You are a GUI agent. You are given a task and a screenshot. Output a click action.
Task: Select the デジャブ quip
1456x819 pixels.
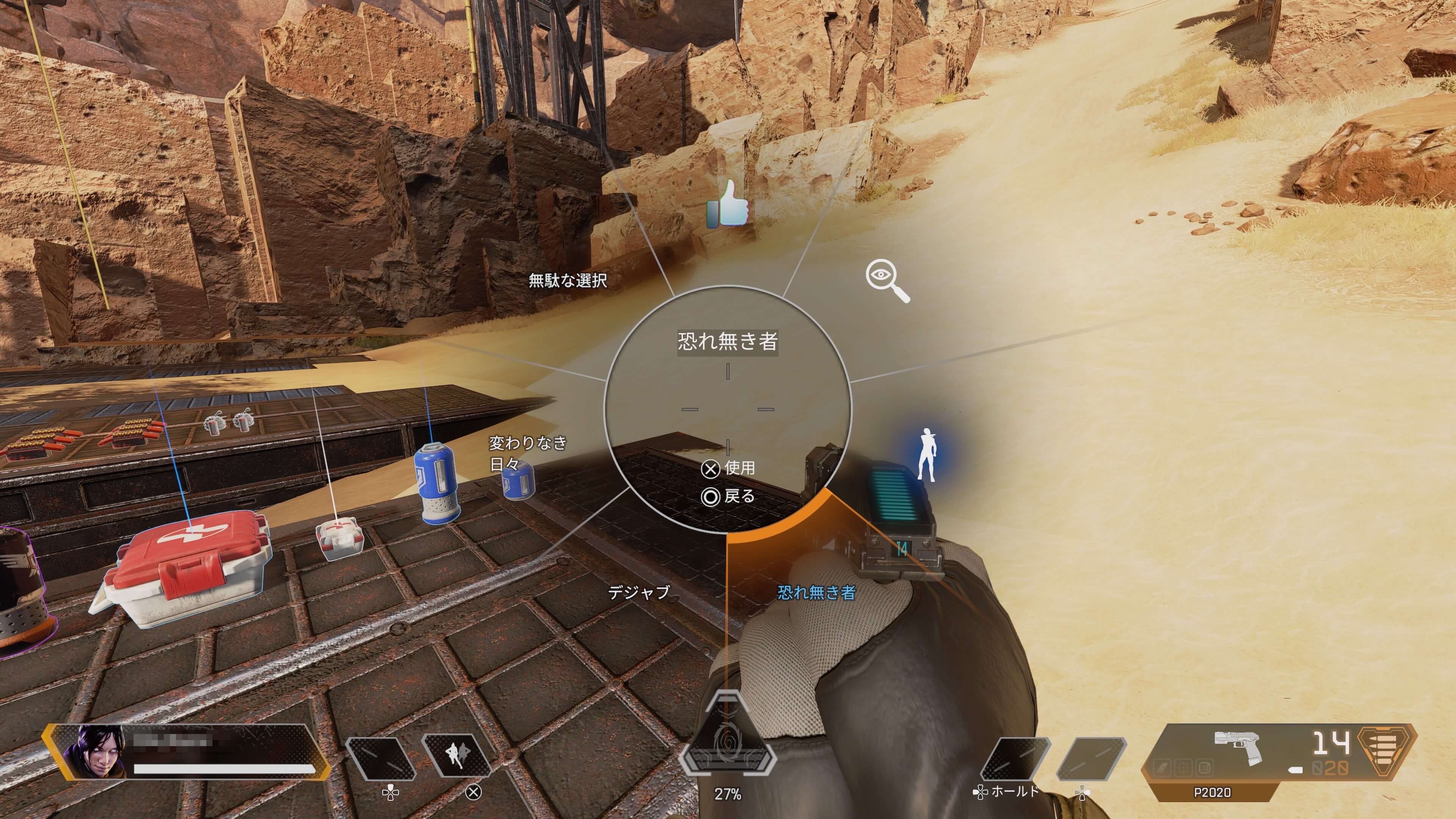tap(638, 592)
